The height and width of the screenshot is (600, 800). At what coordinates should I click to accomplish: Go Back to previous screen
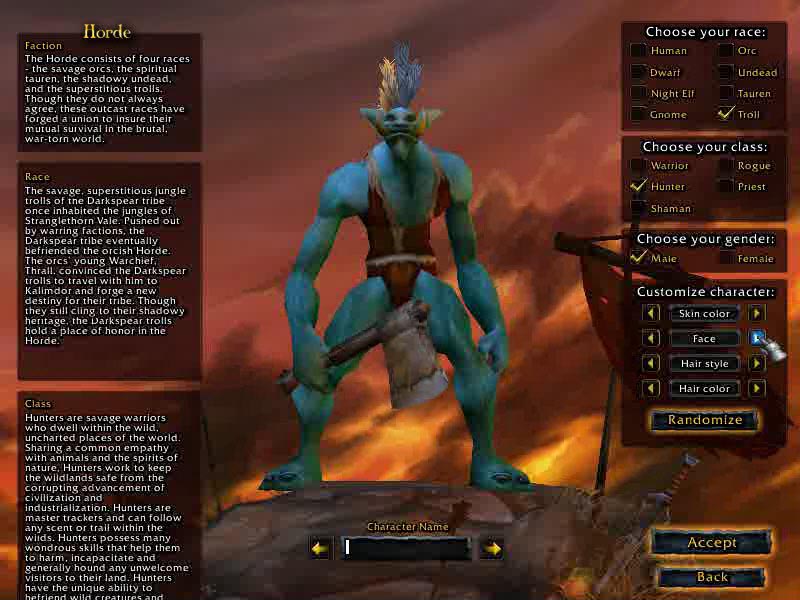[711, 577]
